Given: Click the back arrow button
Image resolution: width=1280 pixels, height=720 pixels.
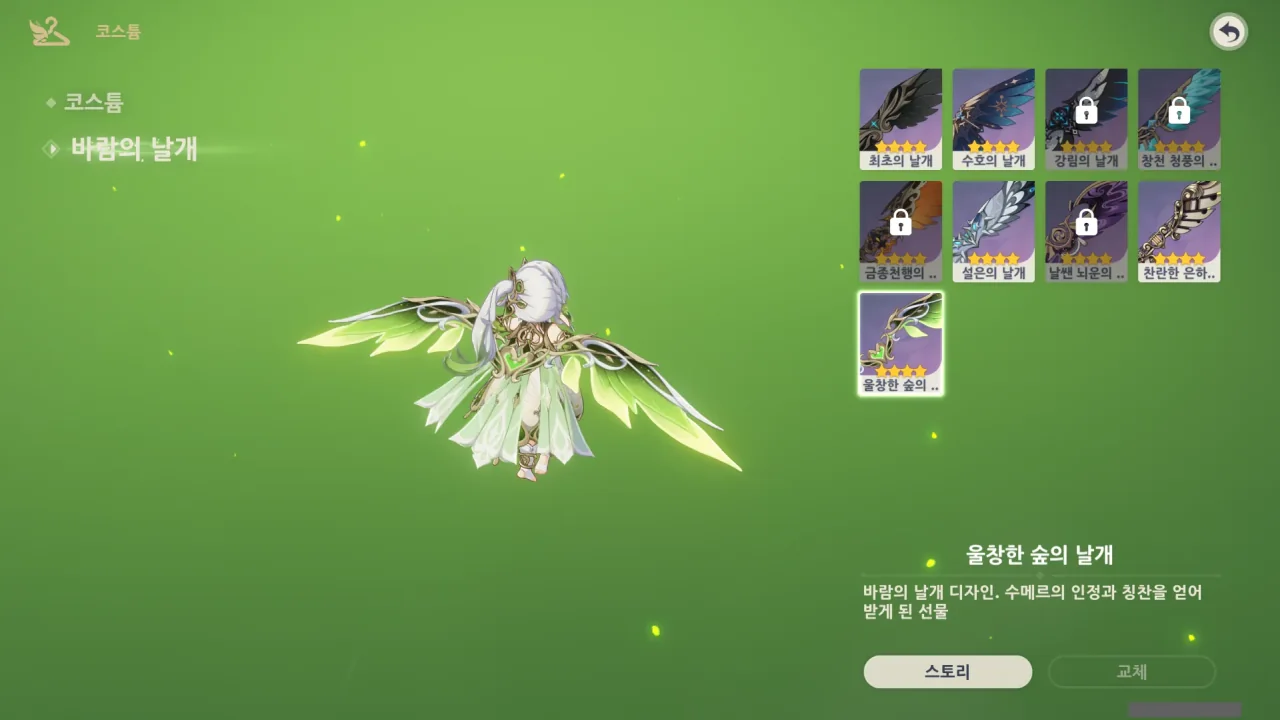Looking at the screenshot, I should [x=1229, y=33].
